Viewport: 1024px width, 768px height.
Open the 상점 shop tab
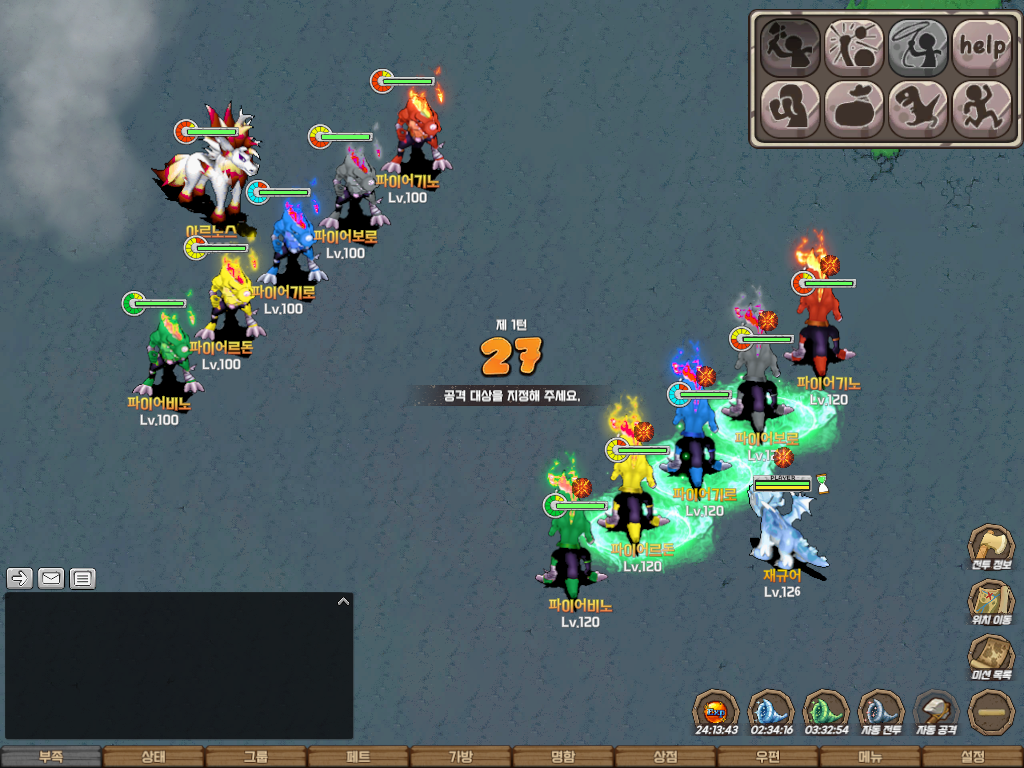(665, 757)
